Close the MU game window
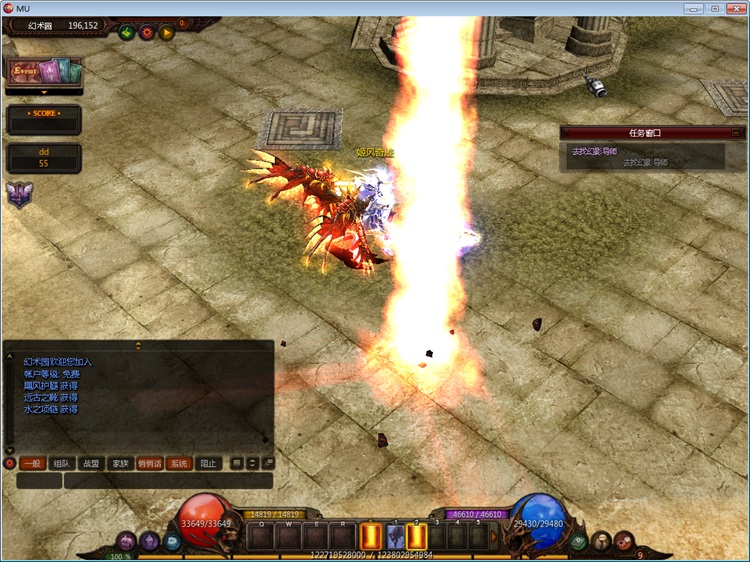 734,8
